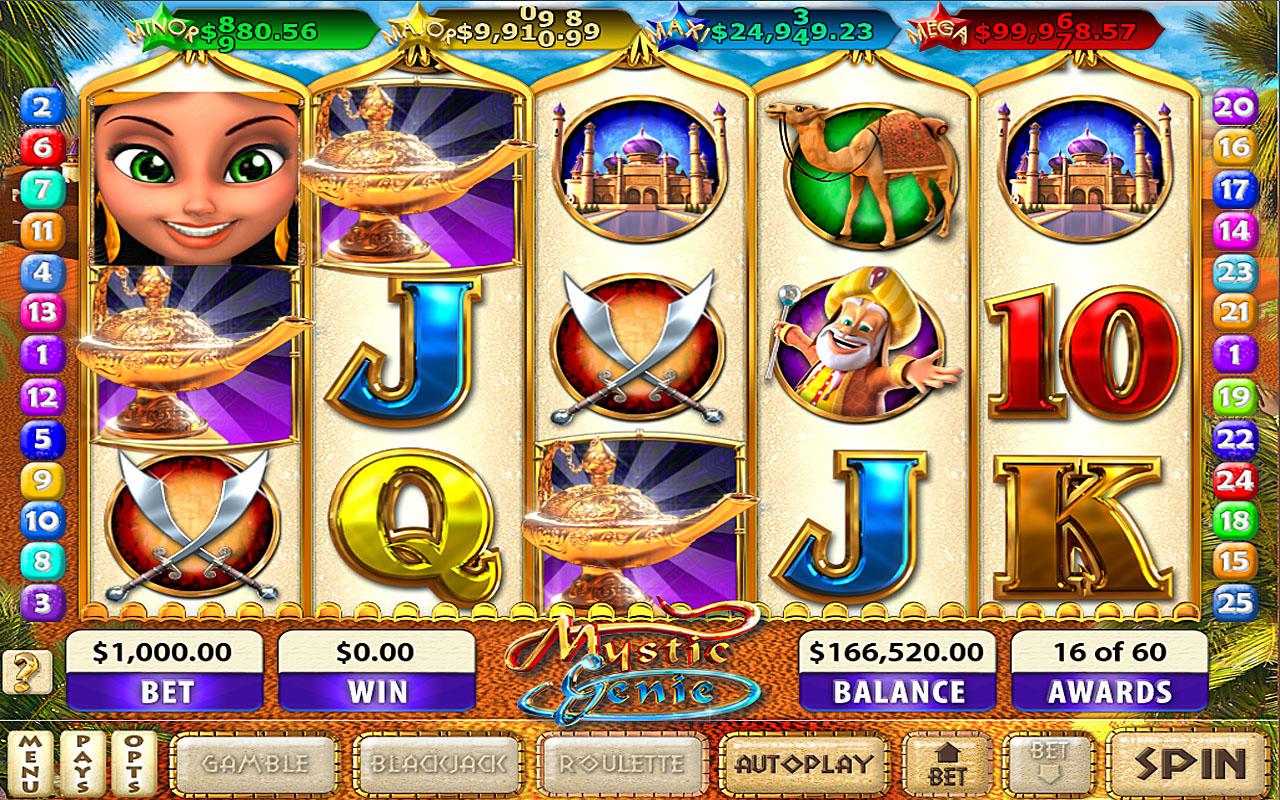
Task: Choose payline number 3 marker
Action: click(x=42, y=602)
